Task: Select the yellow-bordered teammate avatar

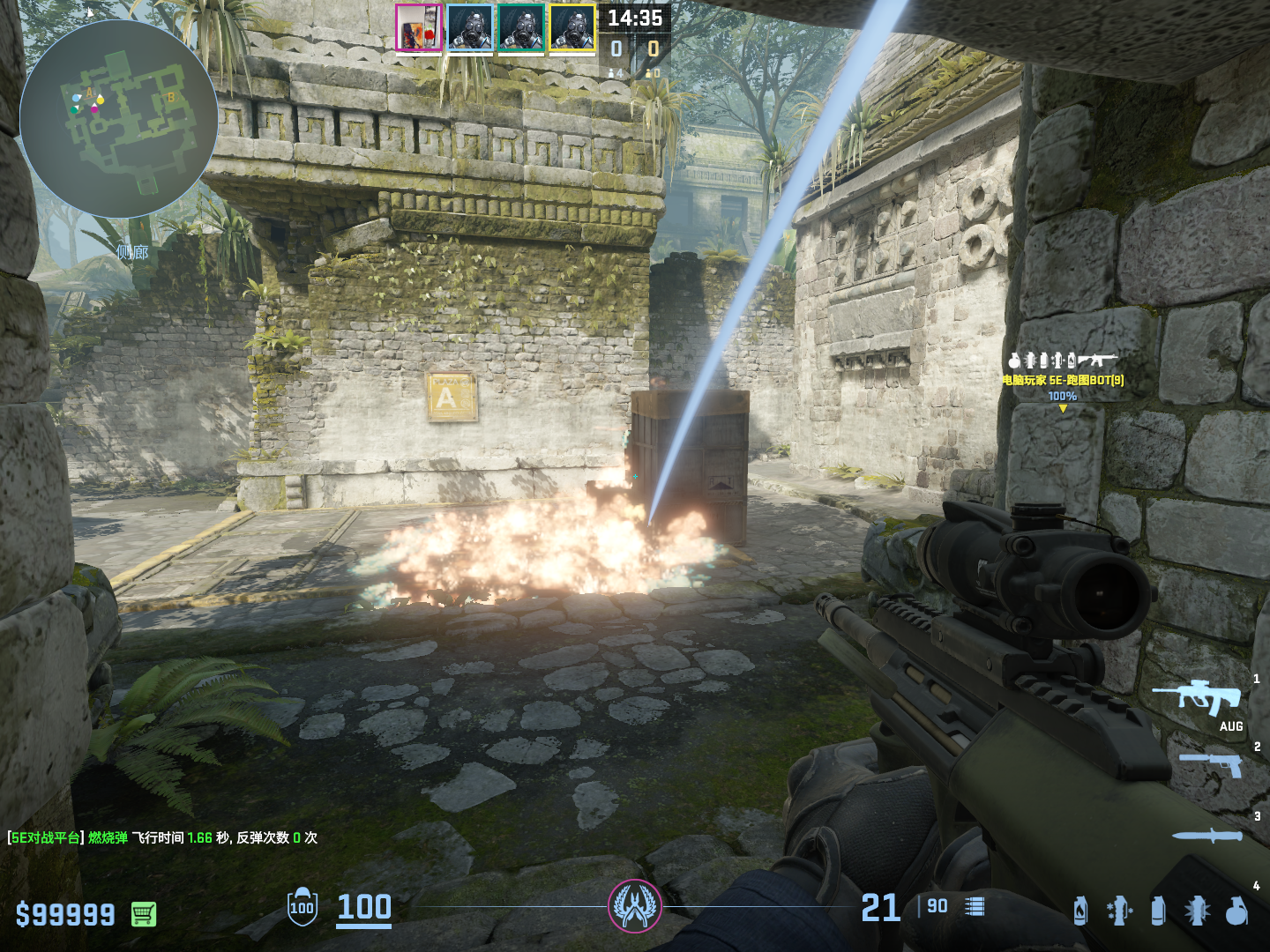Action: (x=572, y=27)
